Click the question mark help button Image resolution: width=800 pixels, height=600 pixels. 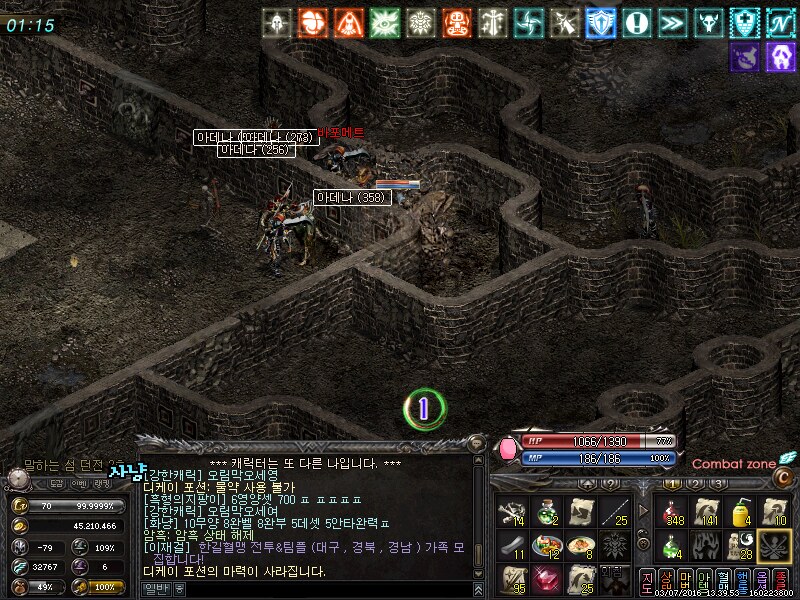tap(608, 484)
